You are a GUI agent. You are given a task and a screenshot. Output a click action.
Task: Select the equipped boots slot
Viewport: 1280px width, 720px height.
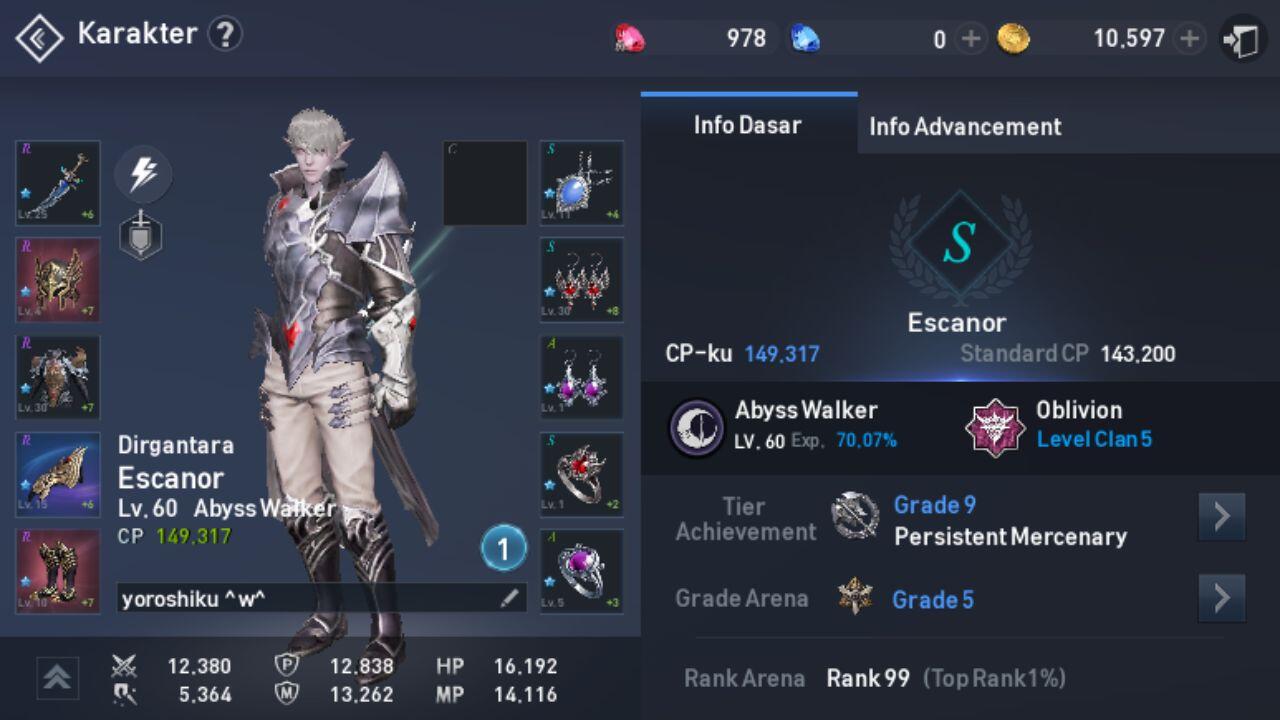pyautogui.click(x=58, y=571)
